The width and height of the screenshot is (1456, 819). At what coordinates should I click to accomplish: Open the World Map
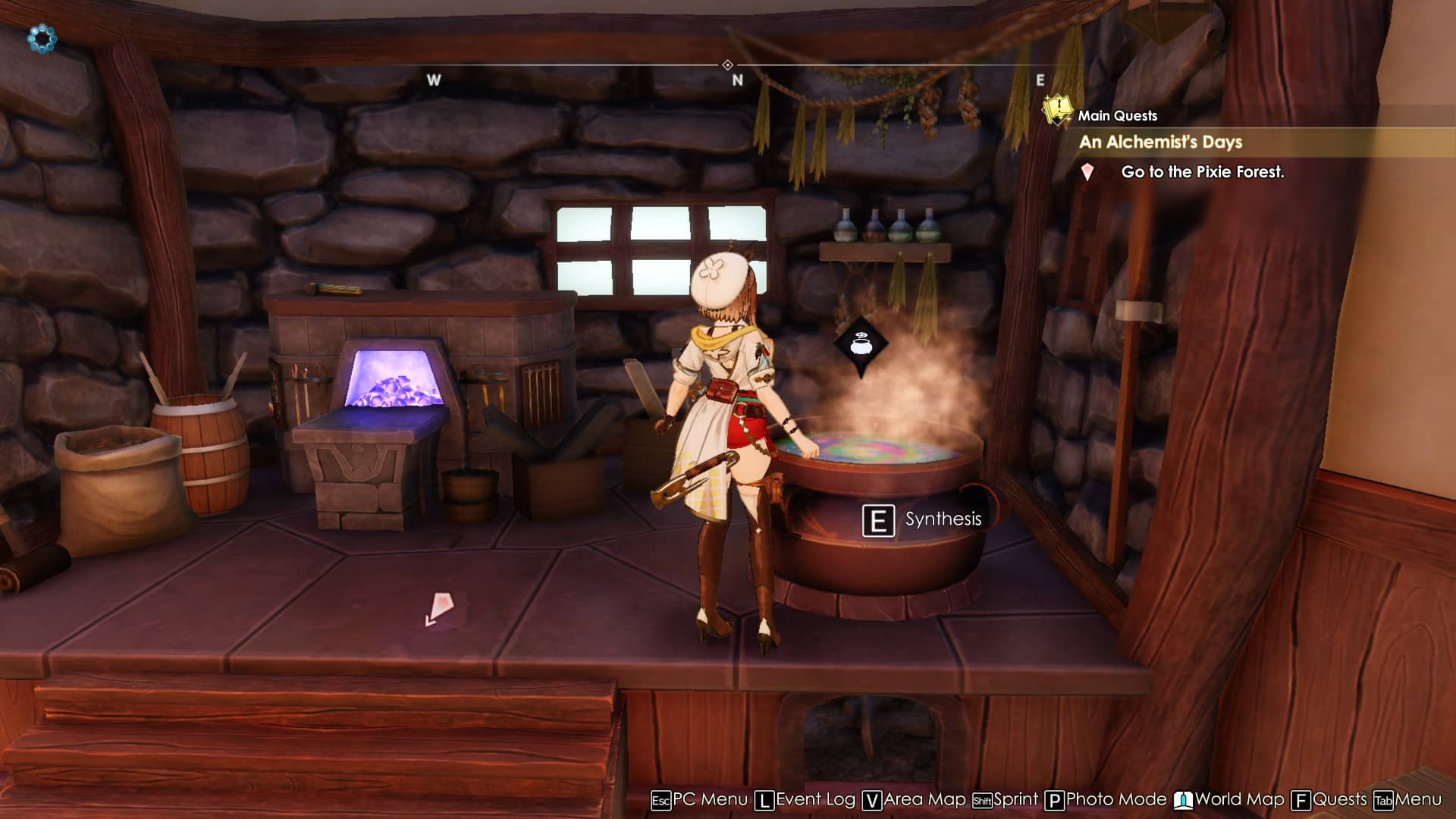(1229, 800)
